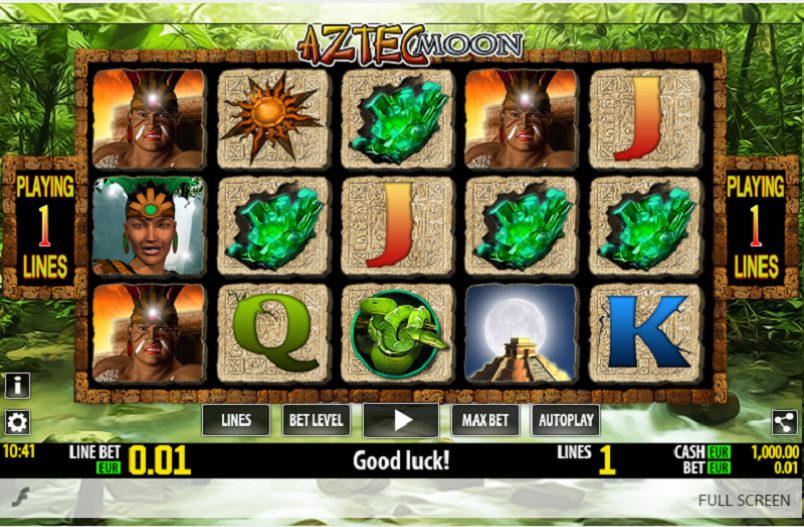The height and width of the screenshot is (527, 804).
Task: Click the Flash logo icon
Action: point(17,495)
